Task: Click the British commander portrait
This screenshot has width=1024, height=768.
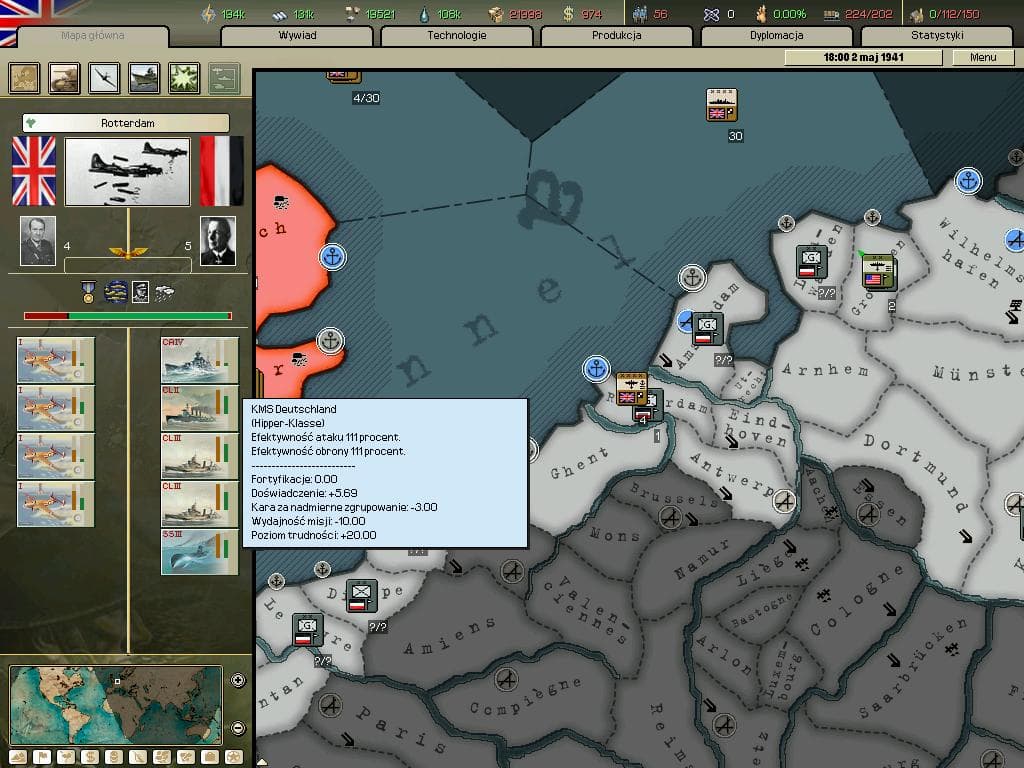Action: (38, 241)
